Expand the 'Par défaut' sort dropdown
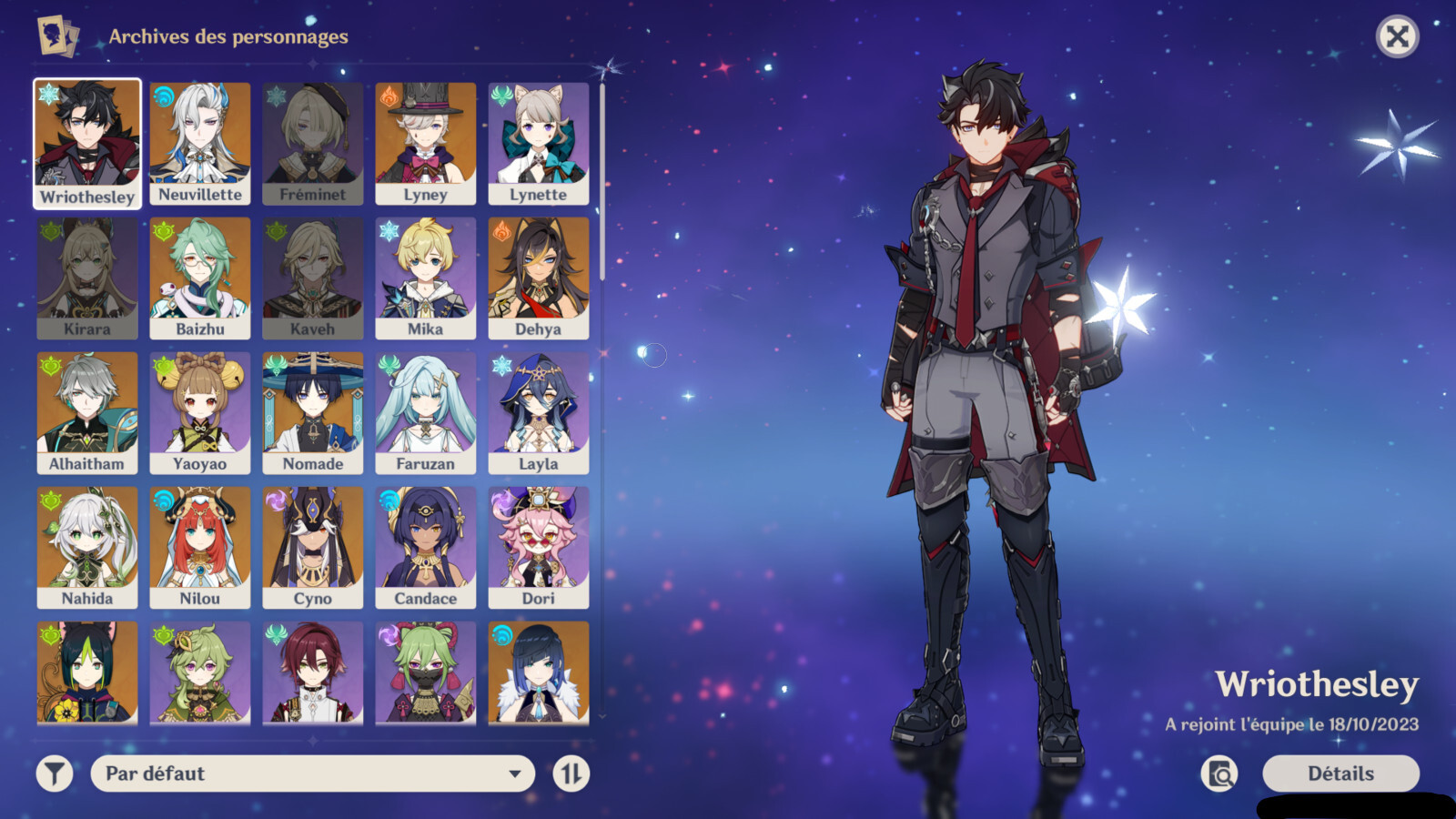 312,773
